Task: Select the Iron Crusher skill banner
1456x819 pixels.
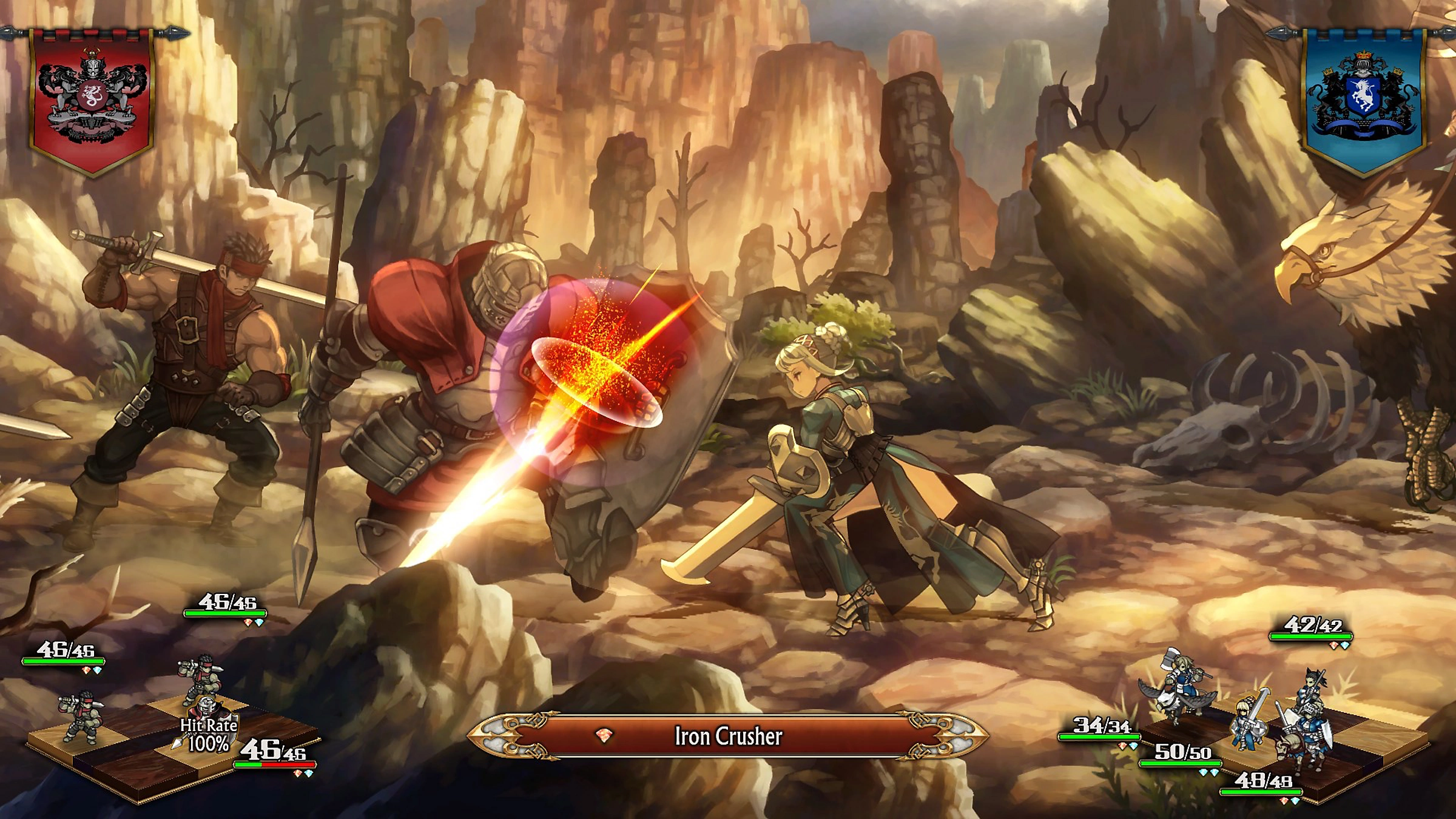Action: tap(728, 736)
